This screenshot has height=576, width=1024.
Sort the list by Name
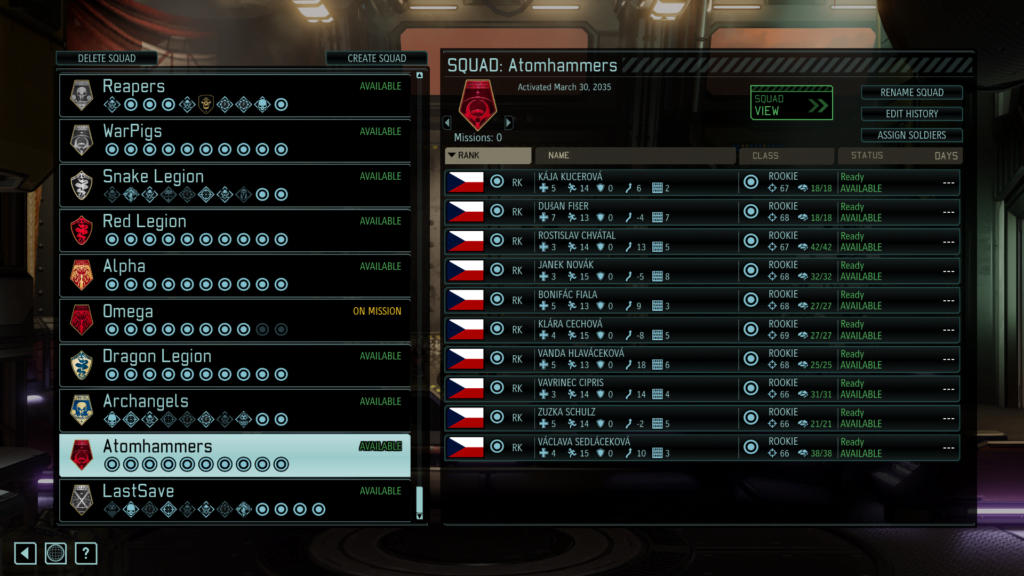635,156
